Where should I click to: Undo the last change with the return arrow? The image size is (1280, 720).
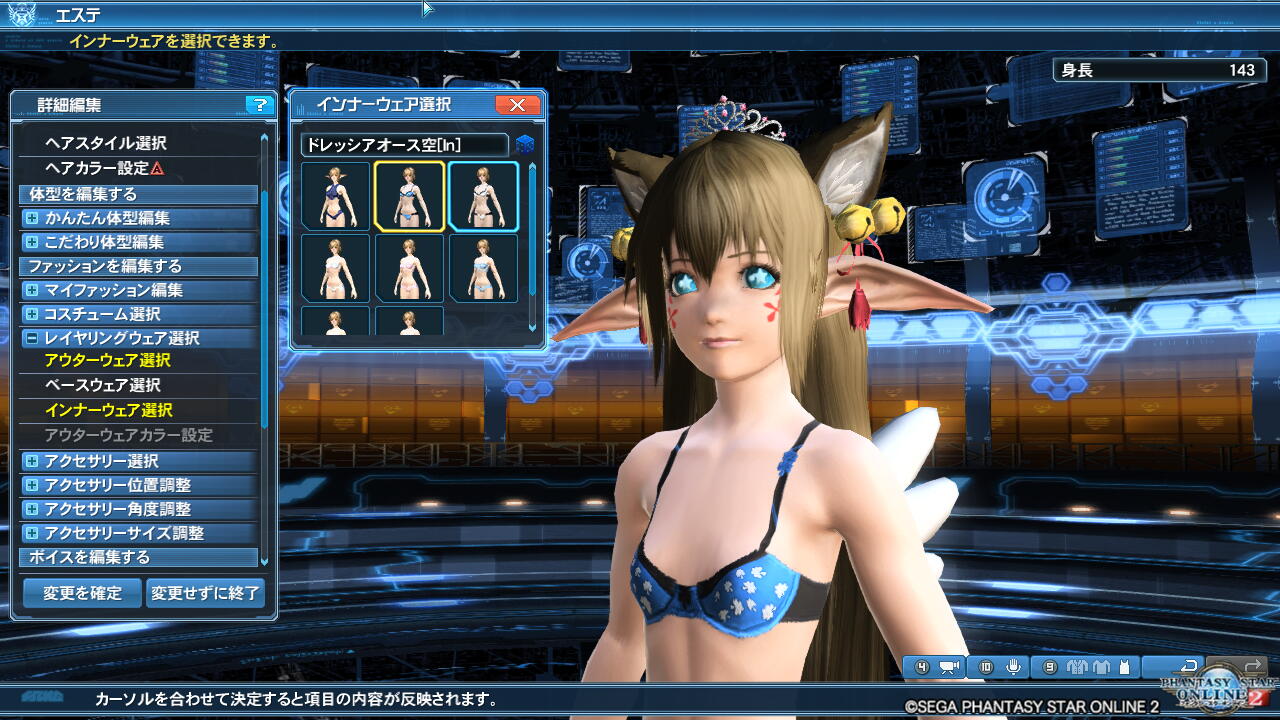[1189, 667]
